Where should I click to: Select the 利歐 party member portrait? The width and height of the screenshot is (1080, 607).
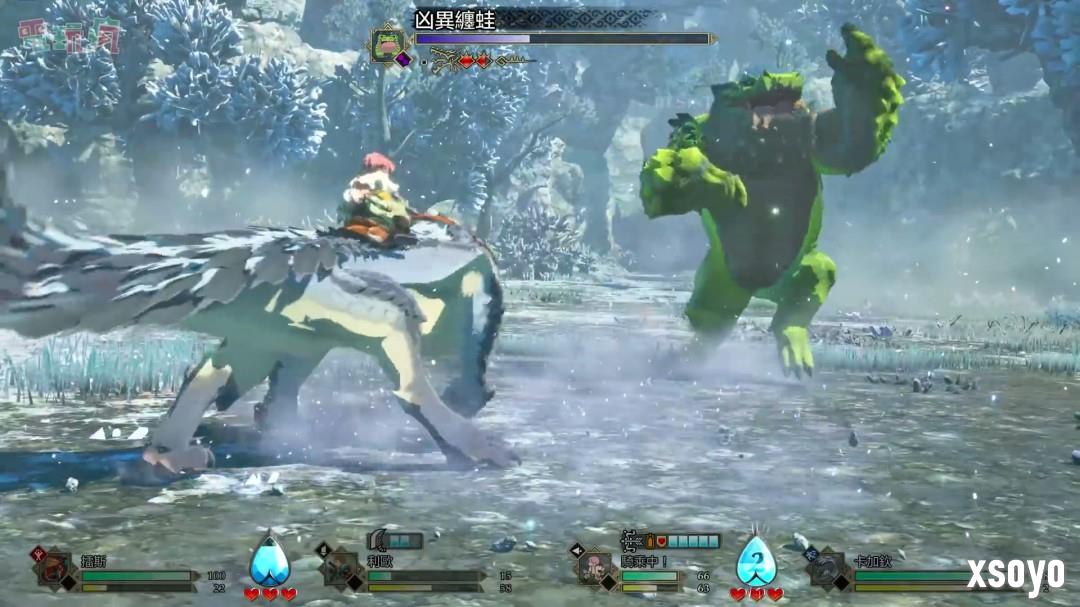click(x=341, y=569)
